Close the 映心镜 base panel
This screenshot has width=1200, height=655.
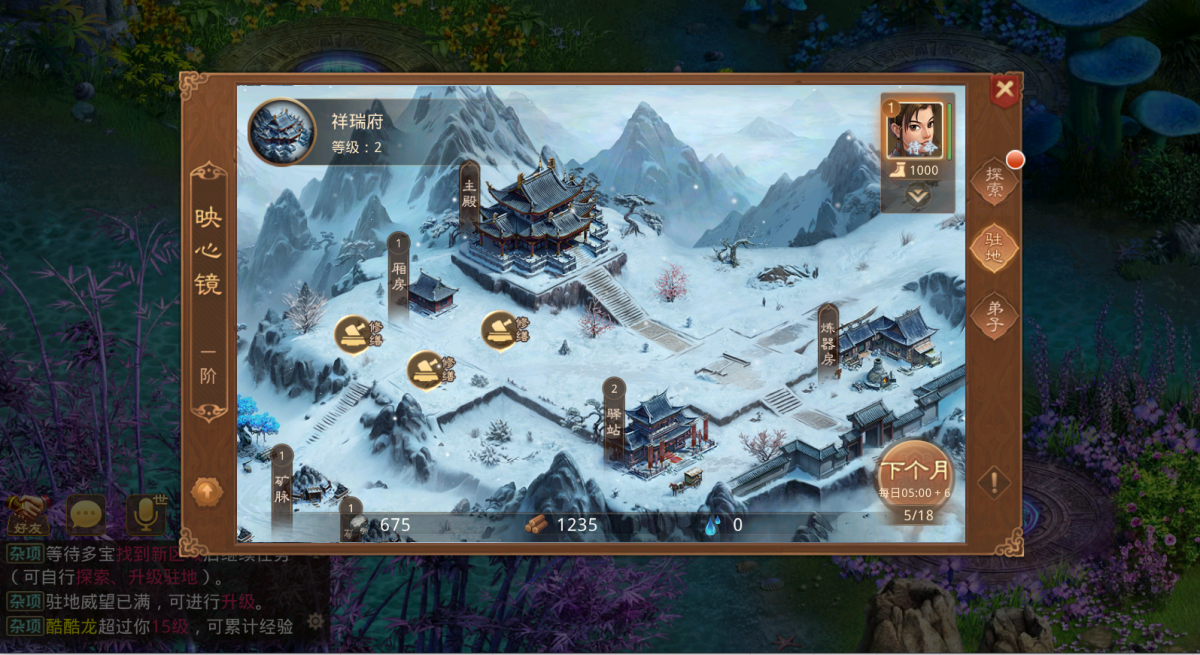pyautogui.click(x=1005, y=90)
